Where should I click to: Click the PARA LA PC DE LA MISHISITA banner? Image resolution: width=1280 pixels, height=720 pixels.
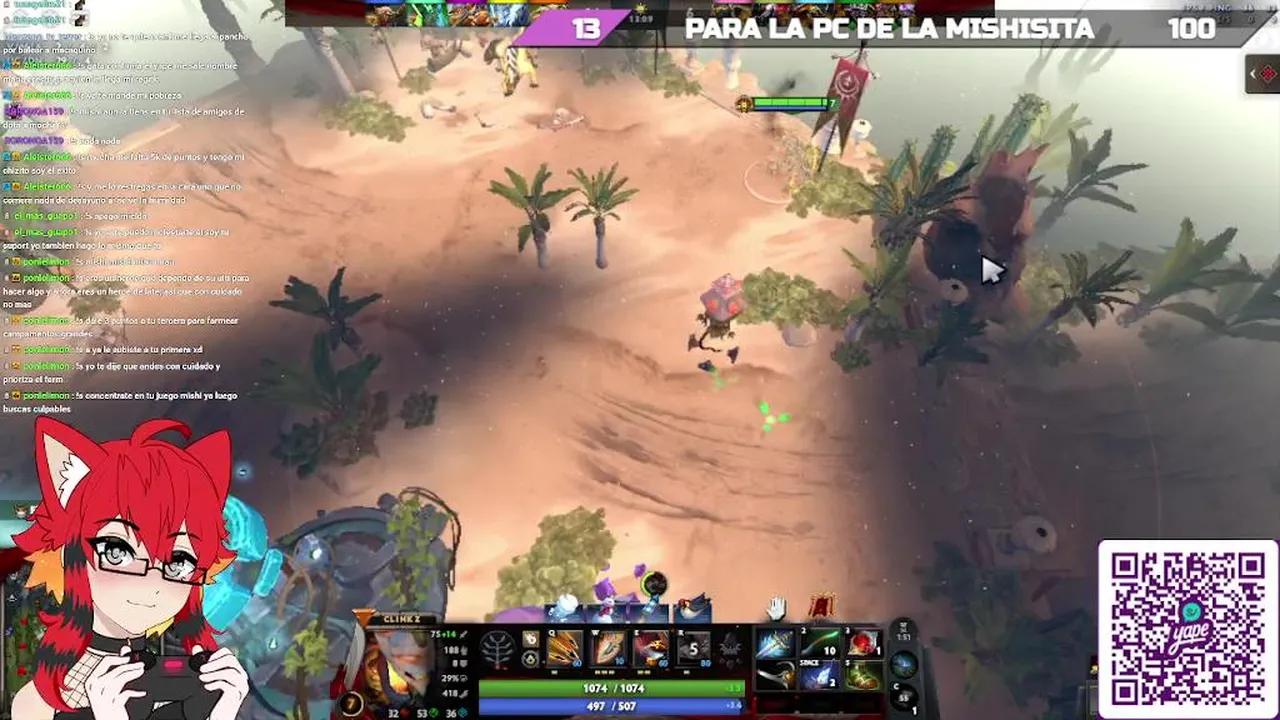click(x=888, y=29)
